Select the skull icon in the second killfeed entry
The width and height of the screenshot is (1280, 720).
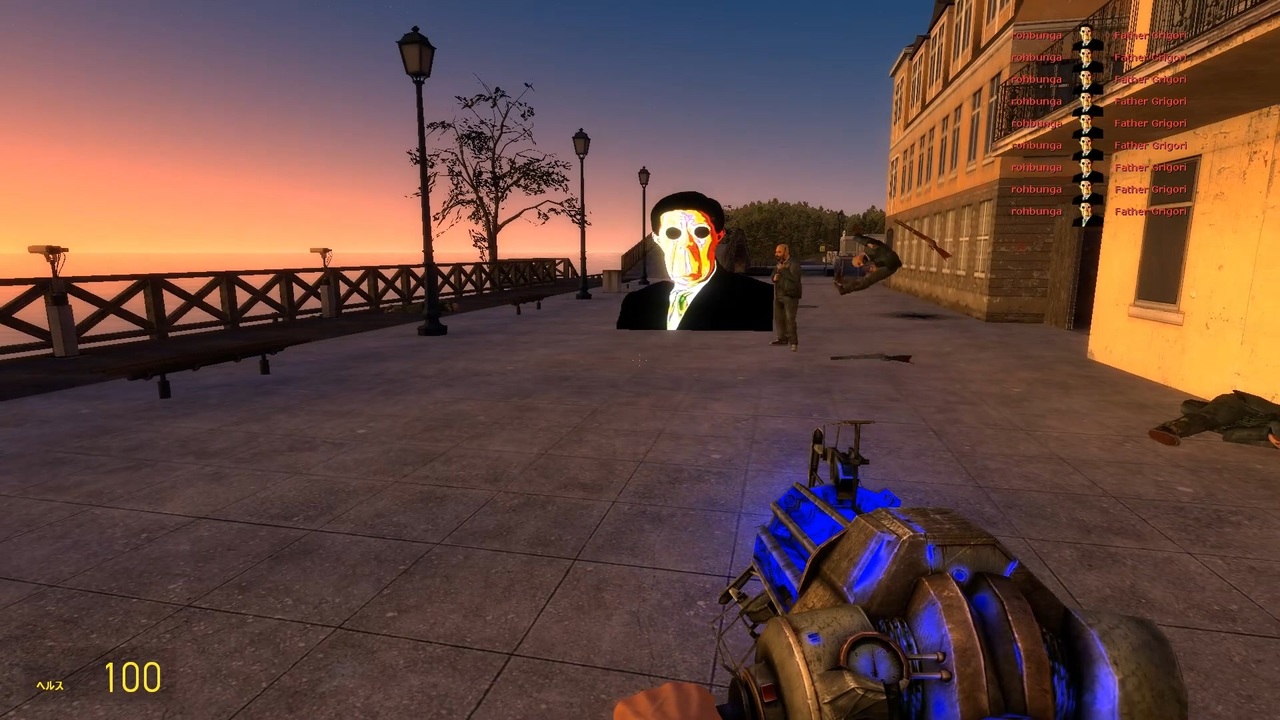click(x=1087, y=57)
